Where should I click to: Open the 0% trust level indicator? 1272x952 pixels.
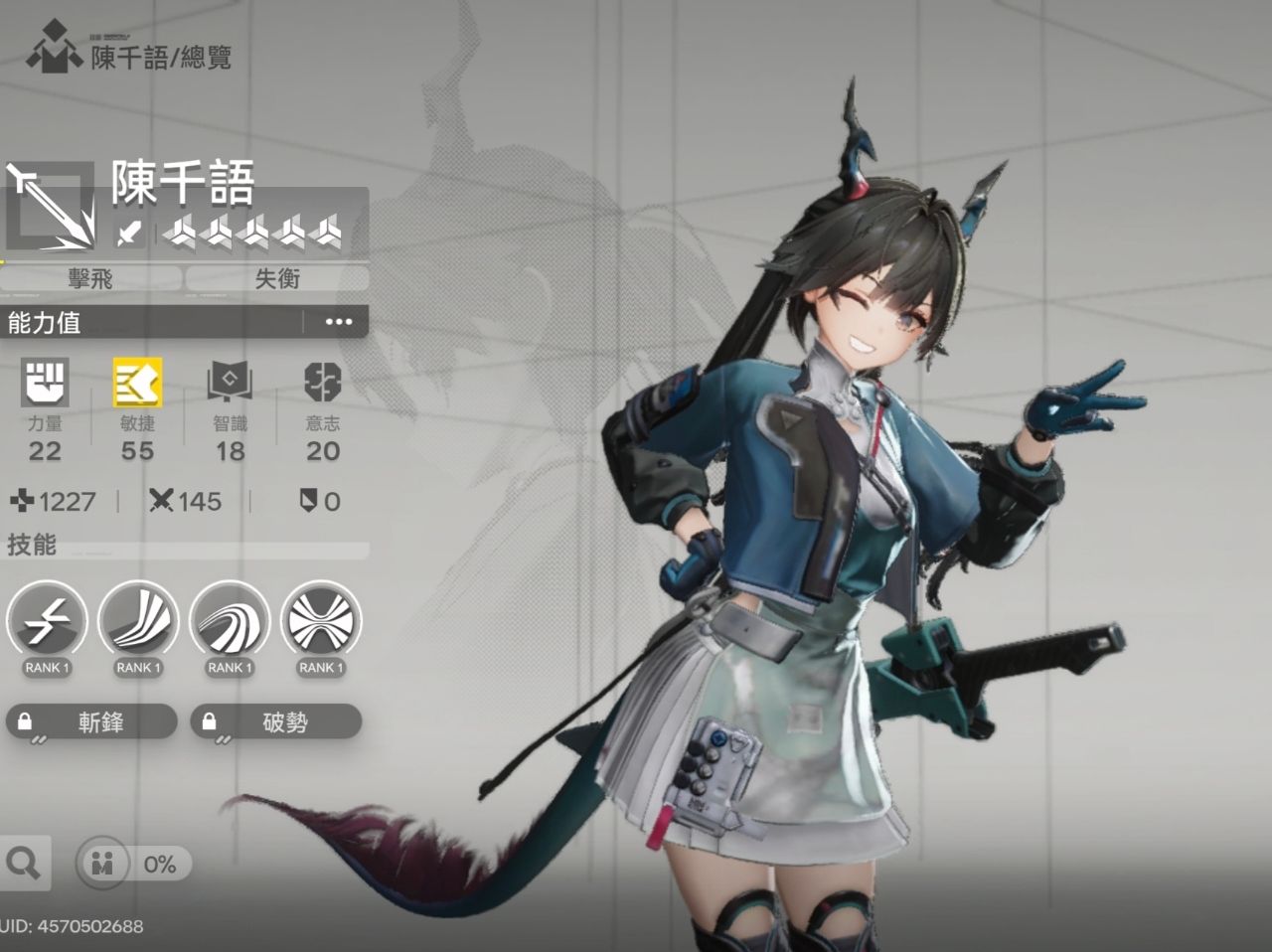tap(133, 863)
